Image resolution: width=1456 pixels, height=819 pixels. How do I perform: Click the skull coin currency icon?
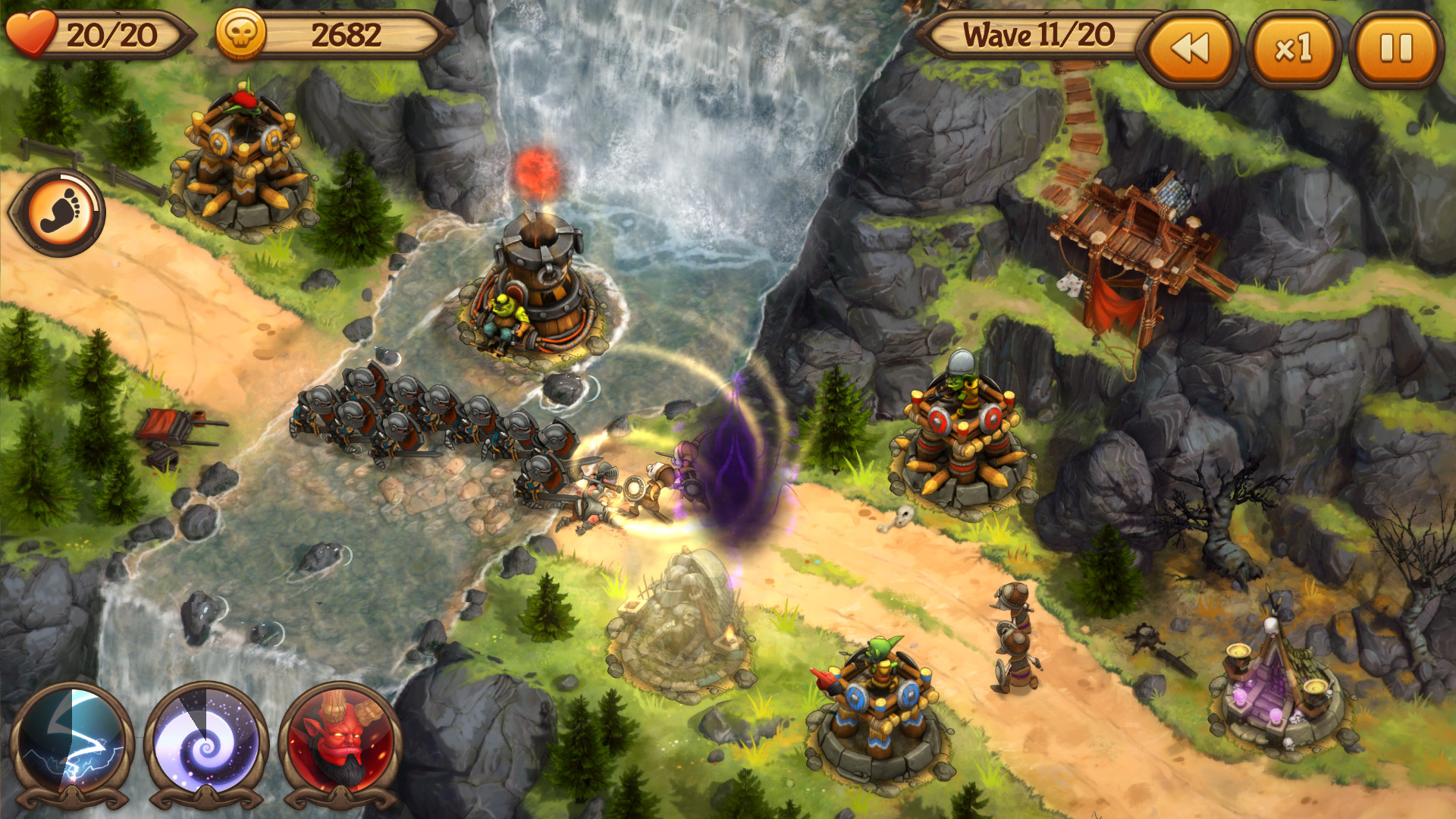(x=241, y=32)
